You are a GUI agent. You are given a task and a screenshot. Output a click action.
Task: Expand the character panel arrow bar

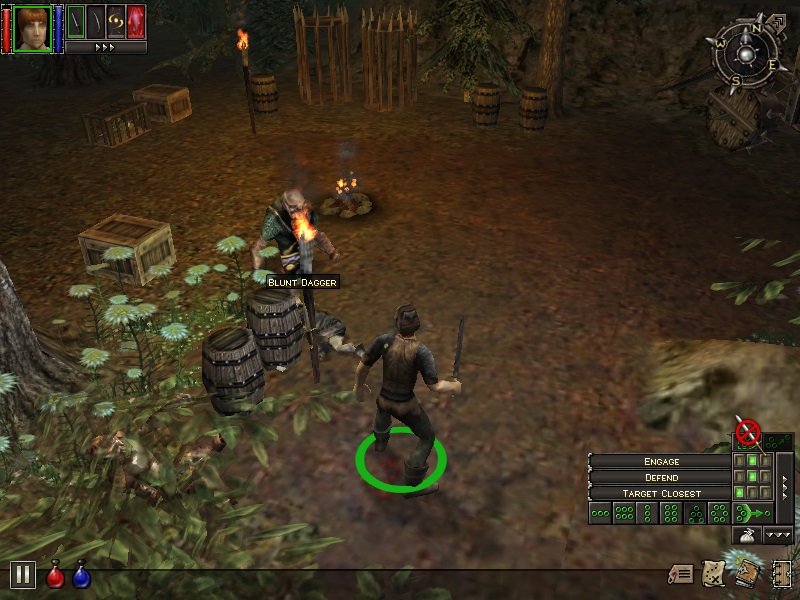click(x=106, y=47)
